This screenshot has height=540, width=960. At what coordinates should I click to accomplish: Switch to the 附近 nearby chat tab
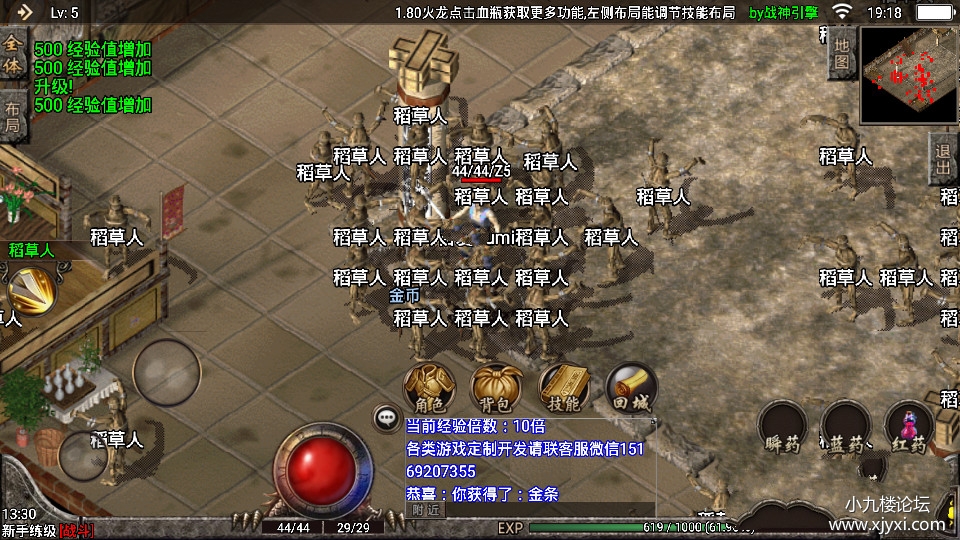click(x=425, y=509)
